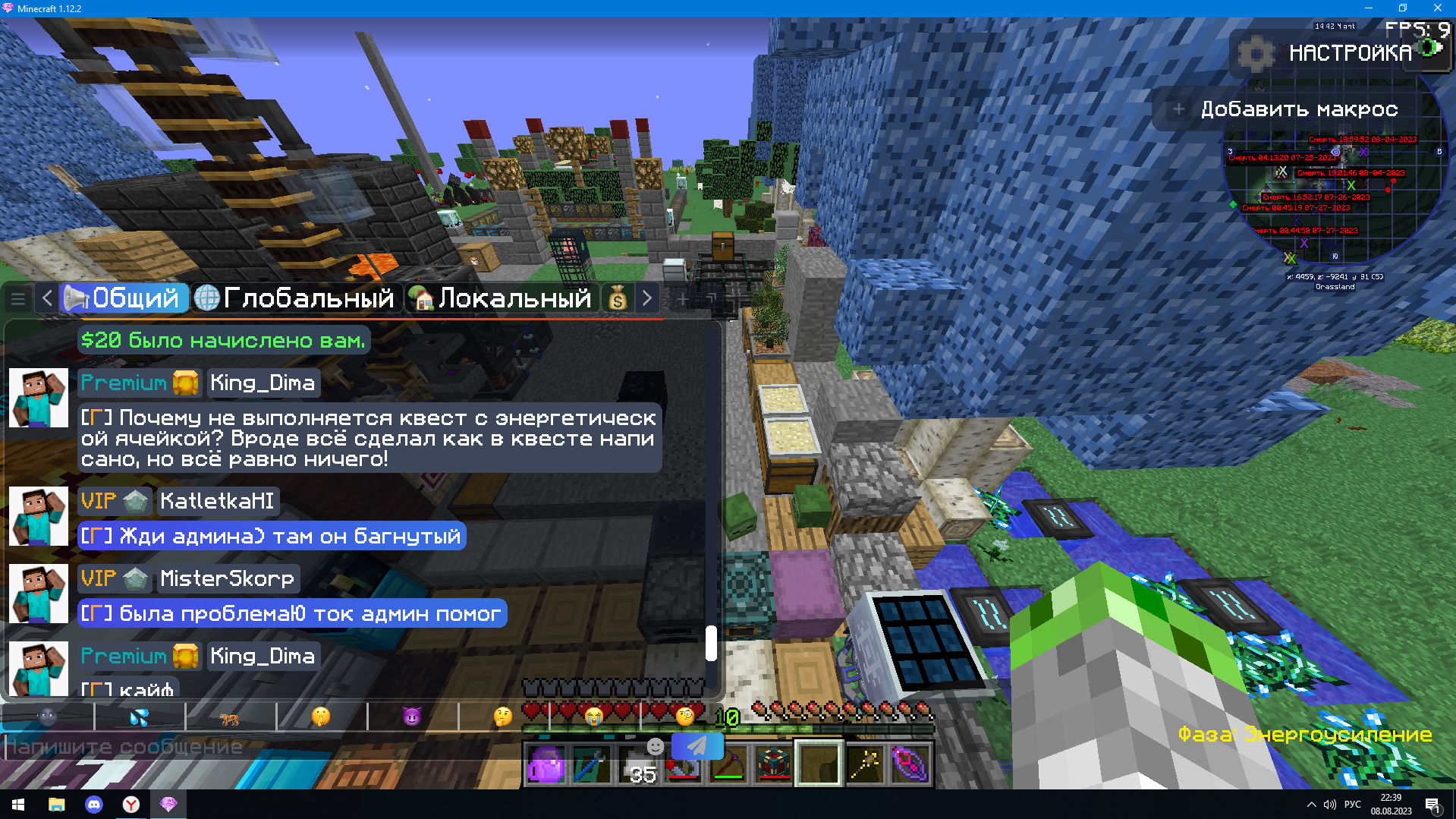The image size is (1456, 819).
Task: Send the chat message with paper plane button
Action: pyautogui.click(x=697, y=745)
